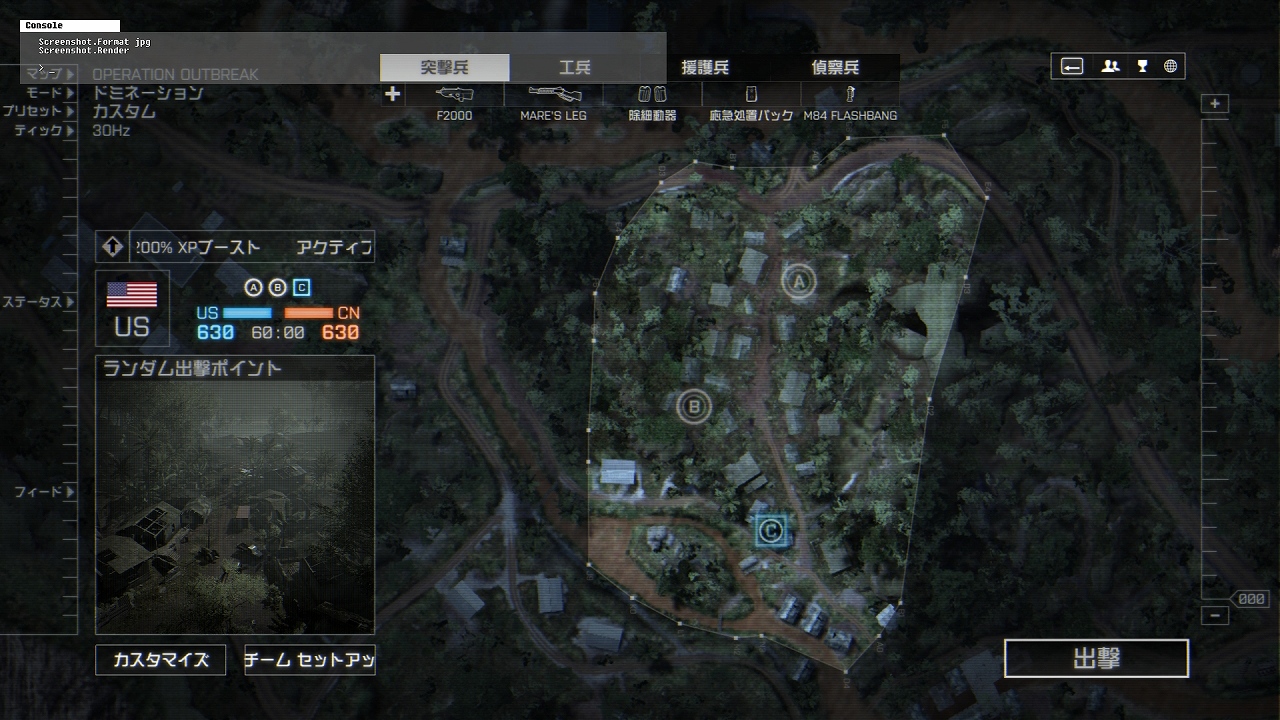Open the カスタマイズ customize button

(x=161, y=660)
